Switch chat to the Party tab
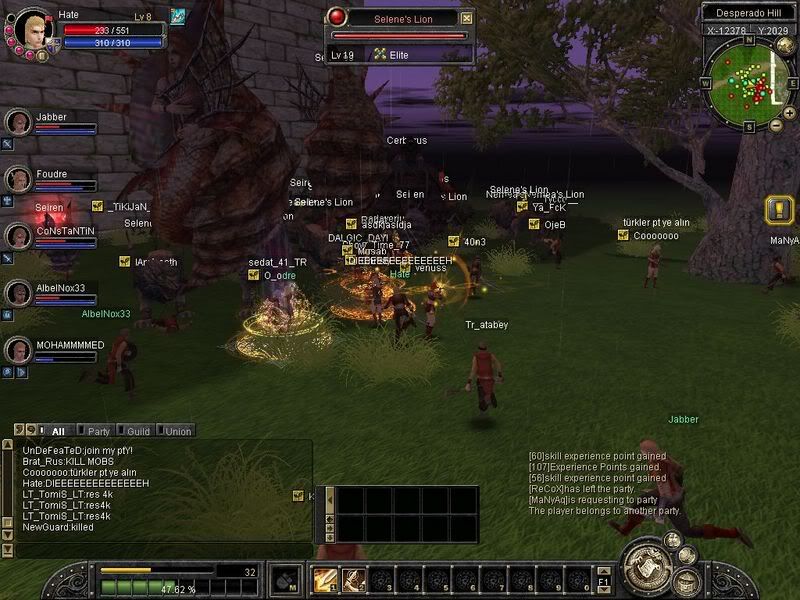The height and width of the screenshot is (600, 800). click(98, 431)
